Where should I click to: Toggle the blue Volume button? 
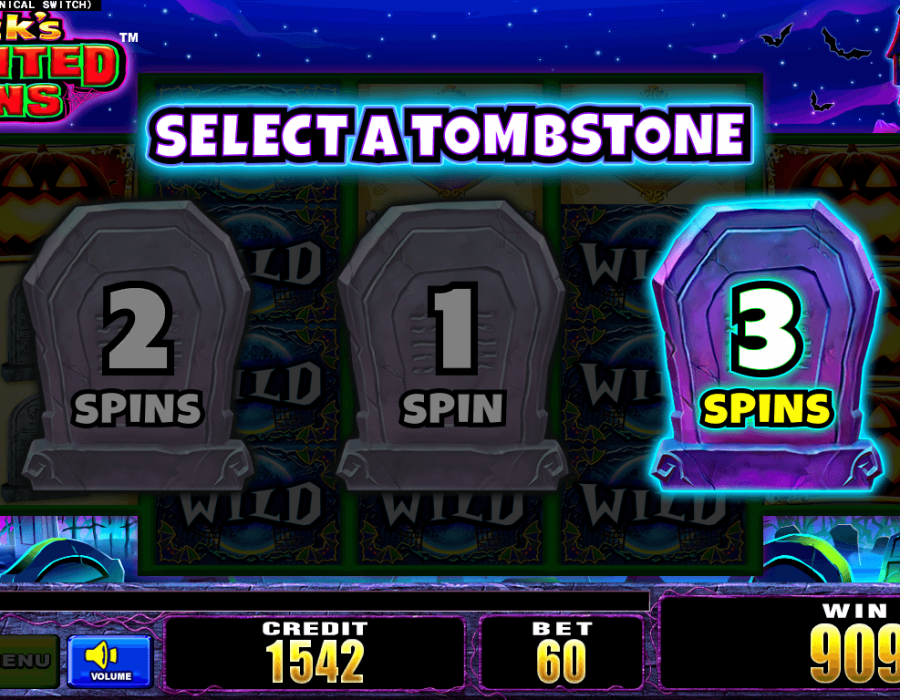point(109,660)
